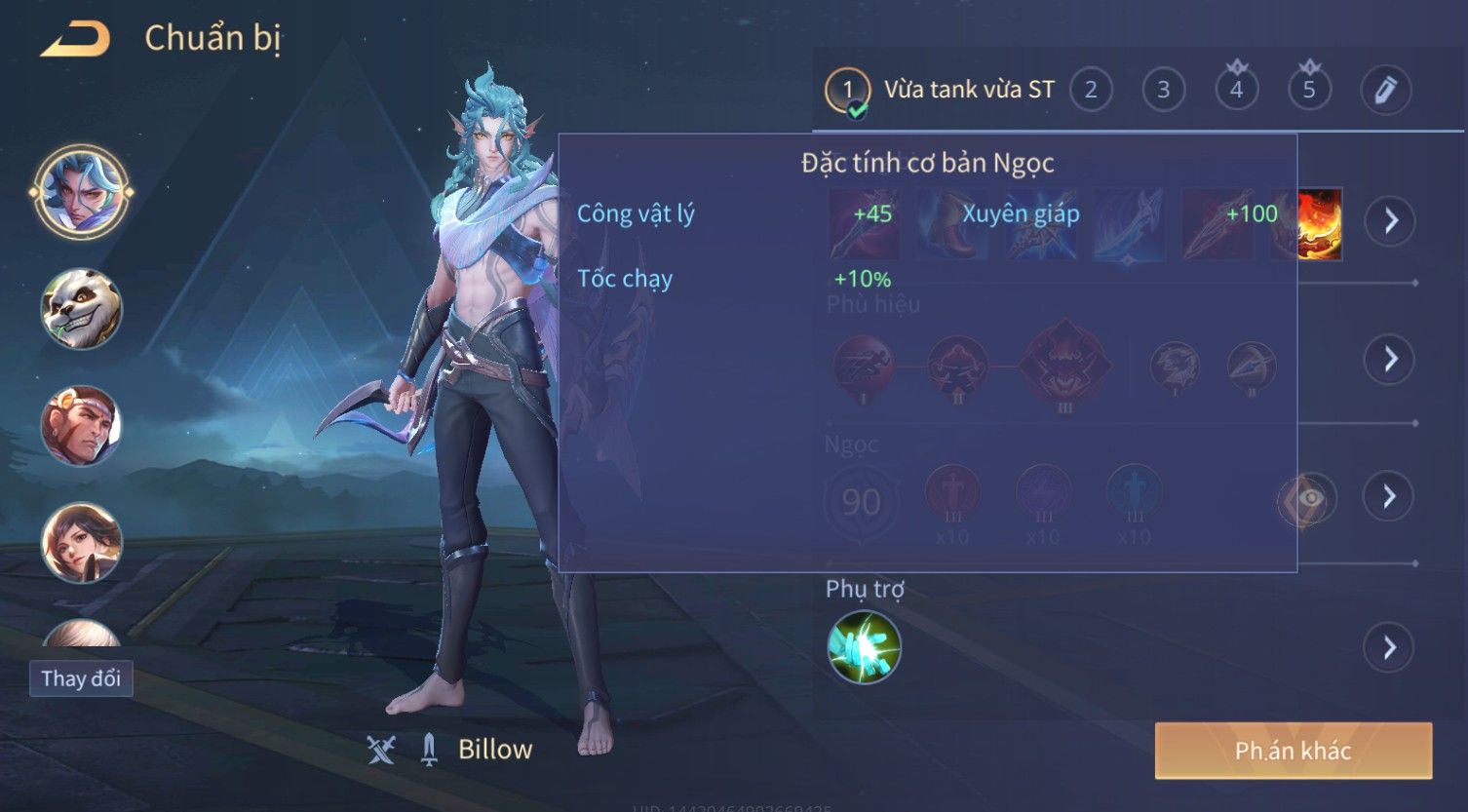The image size is (1468, 812).
Task: Open the Phụ trợ spell selection arrow
Action: [1390, 647]
